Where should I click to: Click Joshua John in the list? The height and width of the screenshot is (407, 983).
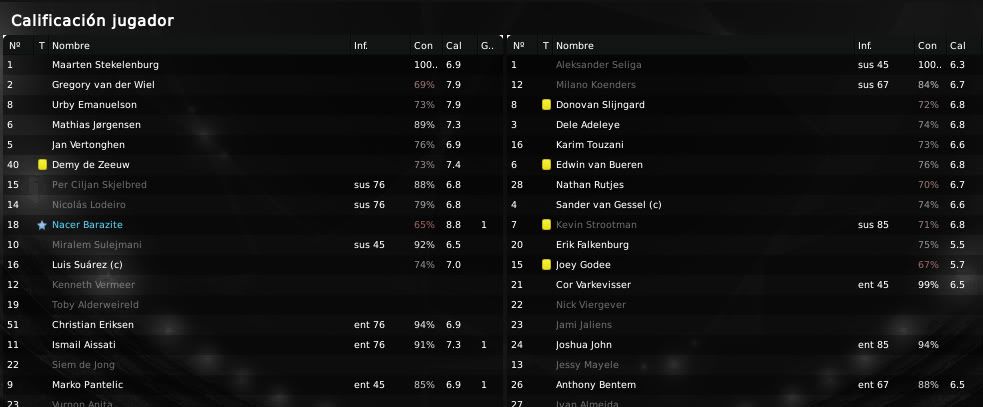coord(584,345)
